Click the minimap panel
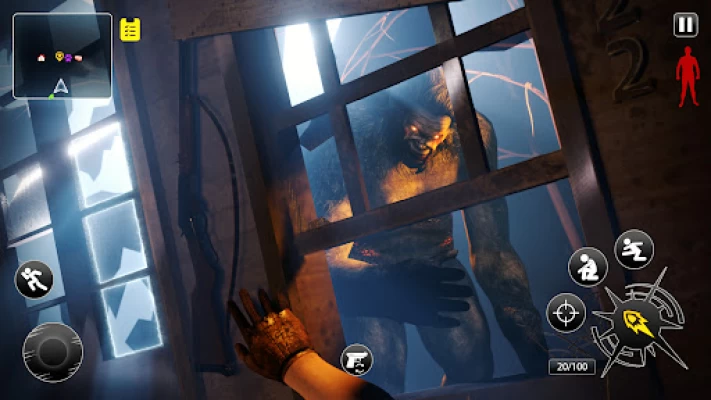This screenshot has height=400, width=711. tap(62, 55)
